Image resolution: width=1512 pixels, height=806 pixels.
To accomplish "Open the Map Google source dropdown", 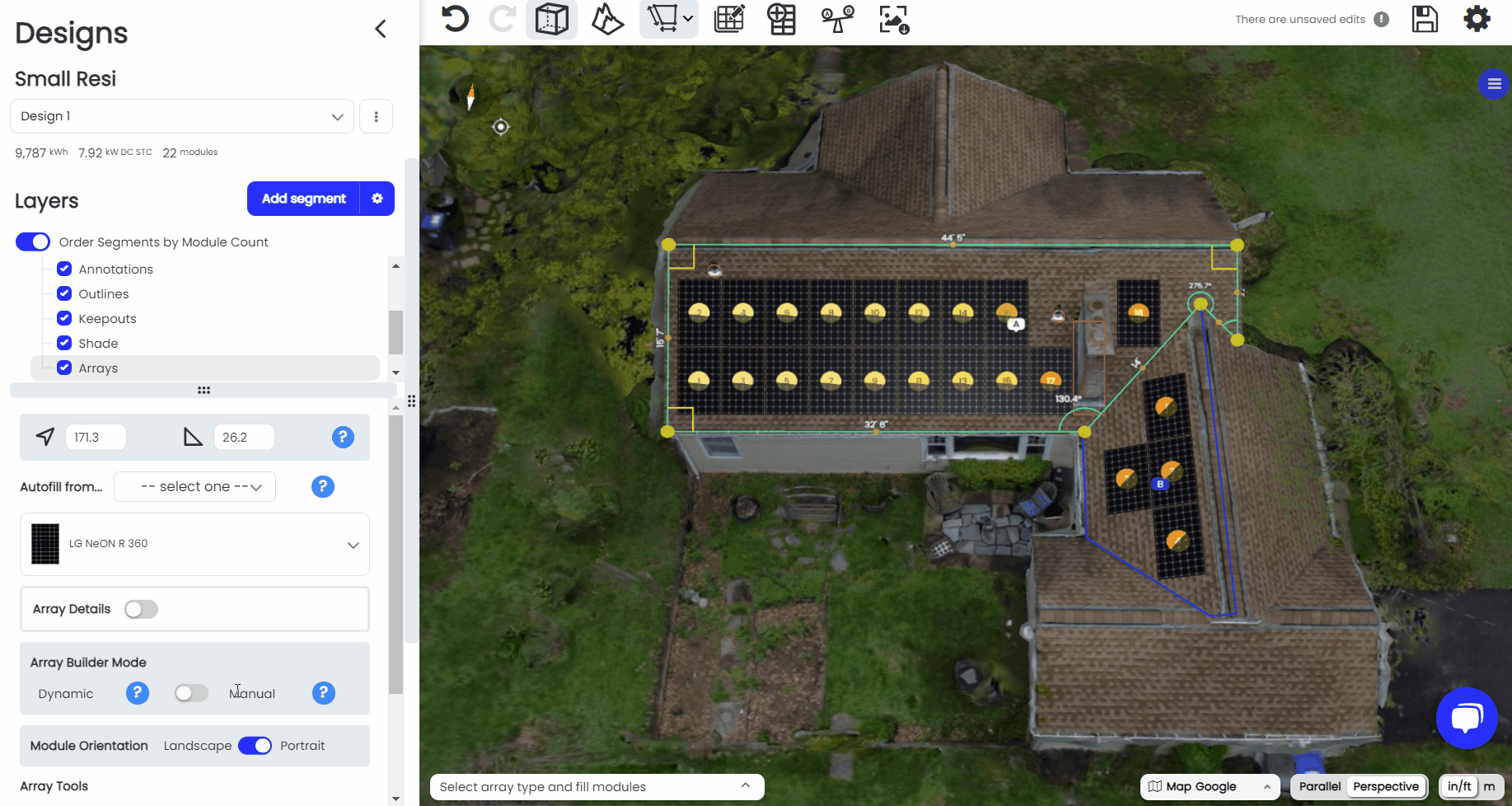I will (1209, 786).
